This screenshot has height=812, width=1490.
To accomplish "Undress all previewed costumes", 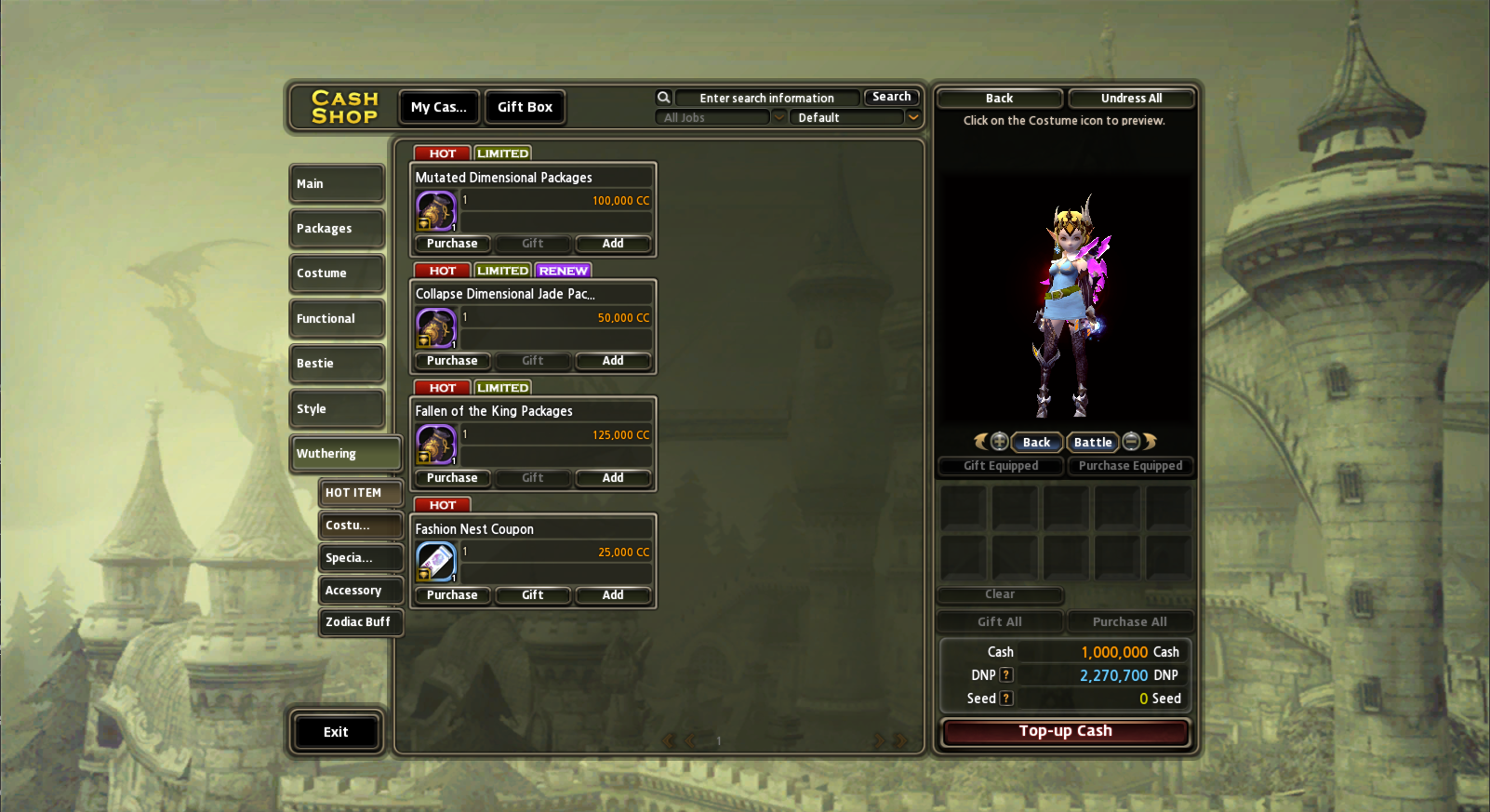I will pos(1131,99).
